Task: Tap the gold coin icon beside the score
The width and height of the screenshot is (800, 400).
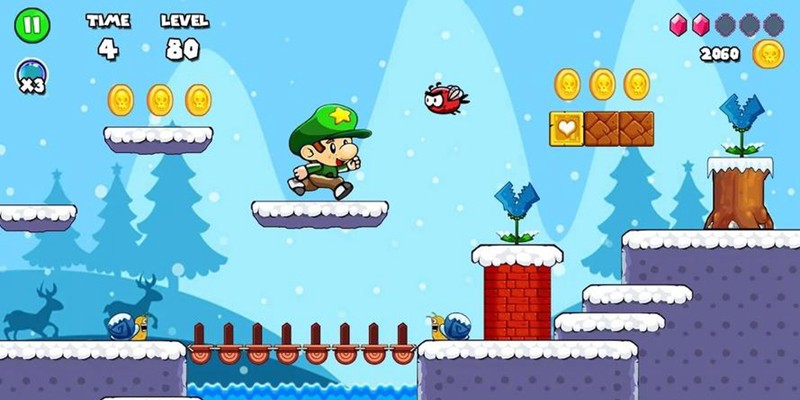Action: (768, 54)
